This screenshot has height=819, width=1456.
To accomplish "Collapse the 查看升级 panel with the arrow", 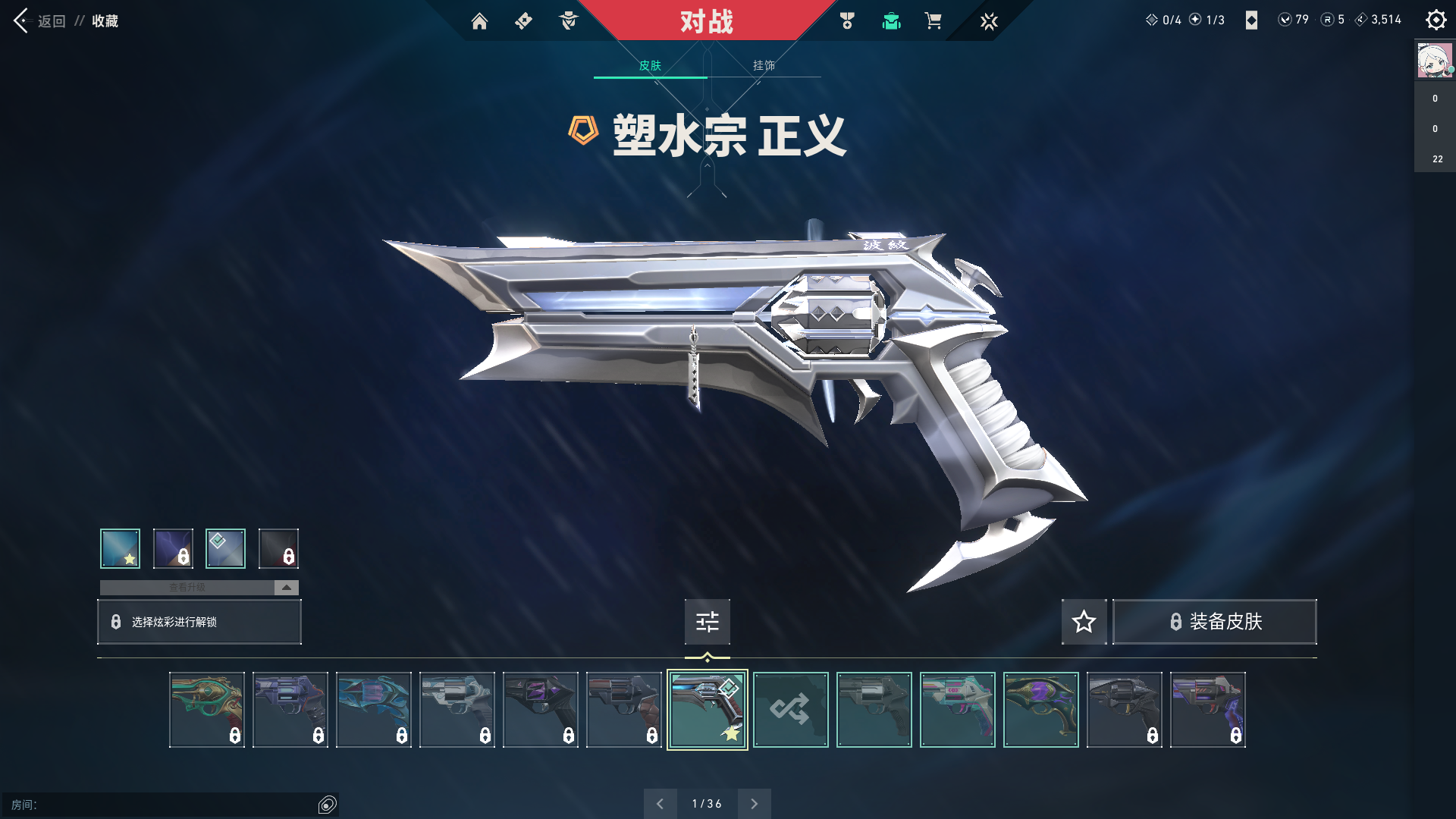I will [286, 587].
